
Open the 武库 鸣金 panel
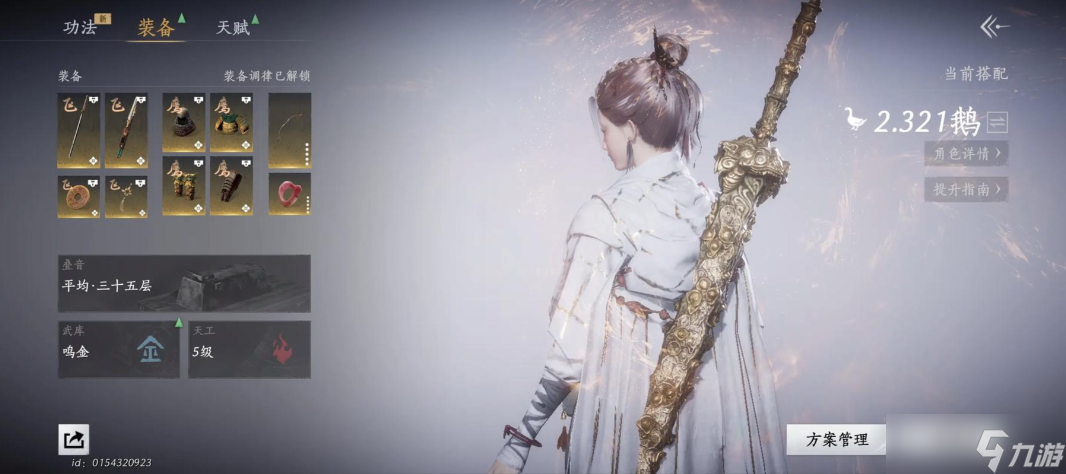point(119,349)
